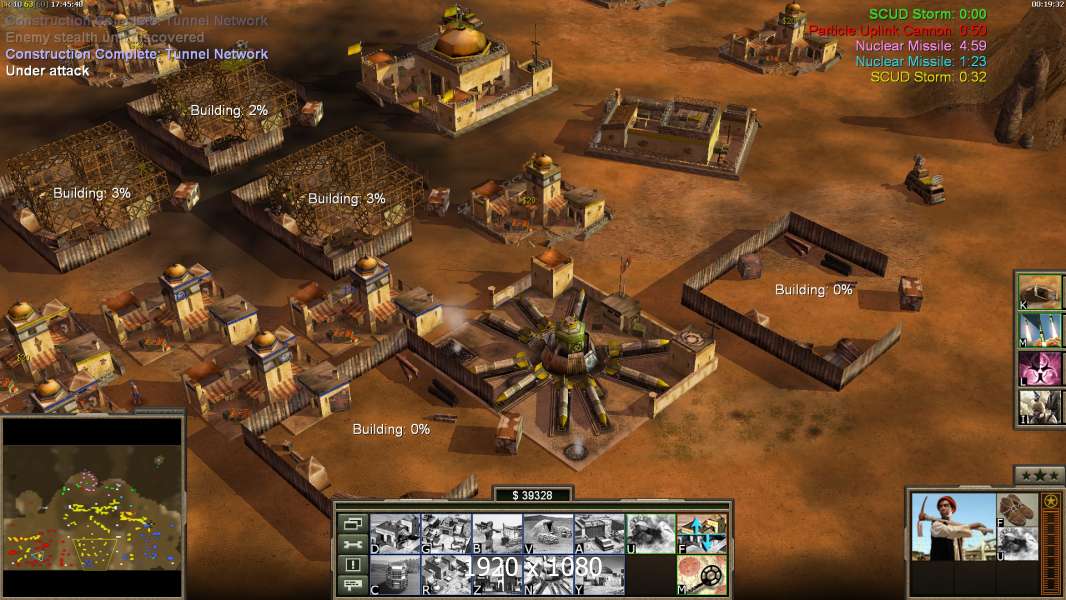
Task: Click the bottom chat bubble command button
Action: pos(352,586)
